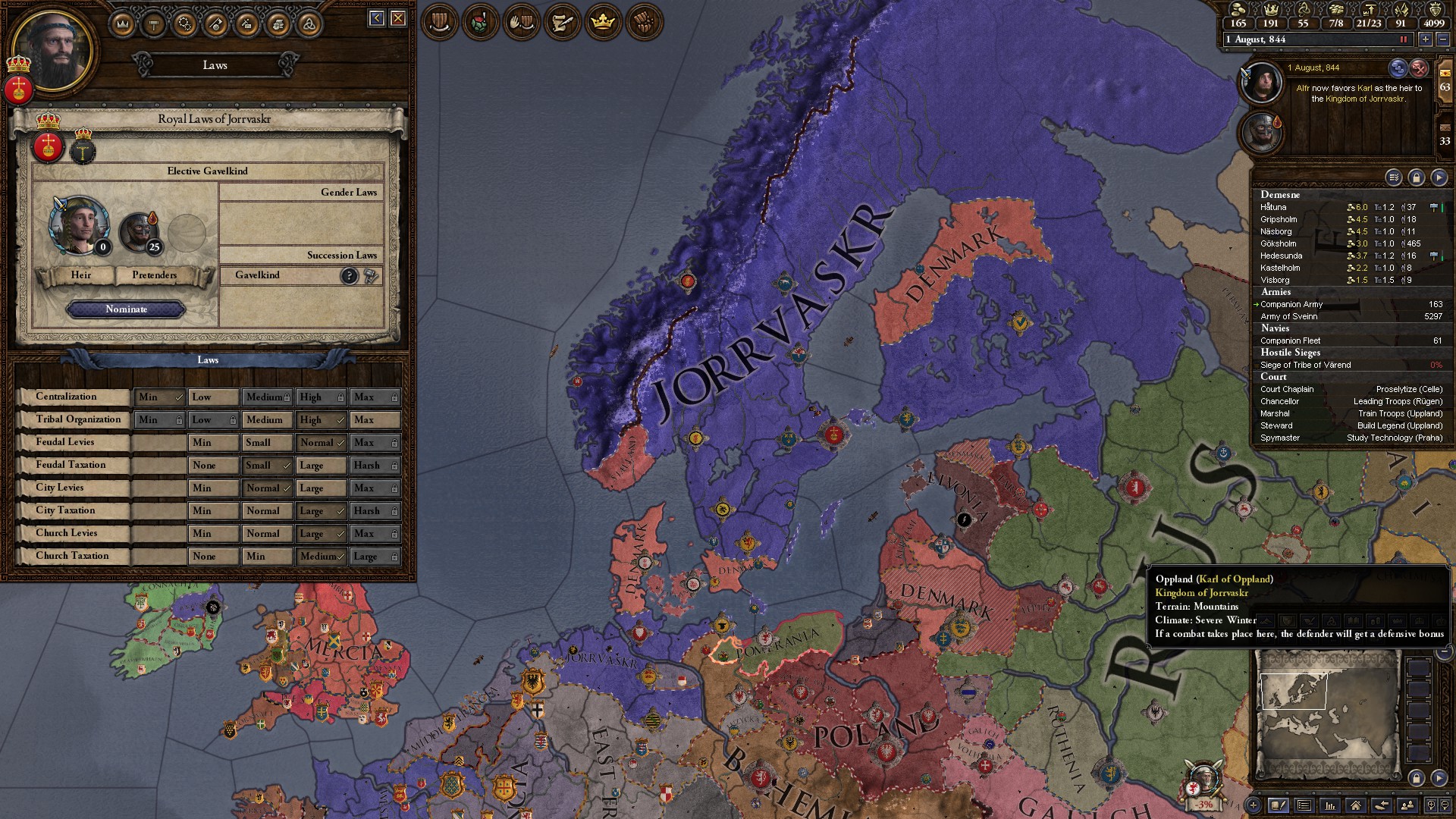Set Centralization law to Low

[x=213, y=397]
